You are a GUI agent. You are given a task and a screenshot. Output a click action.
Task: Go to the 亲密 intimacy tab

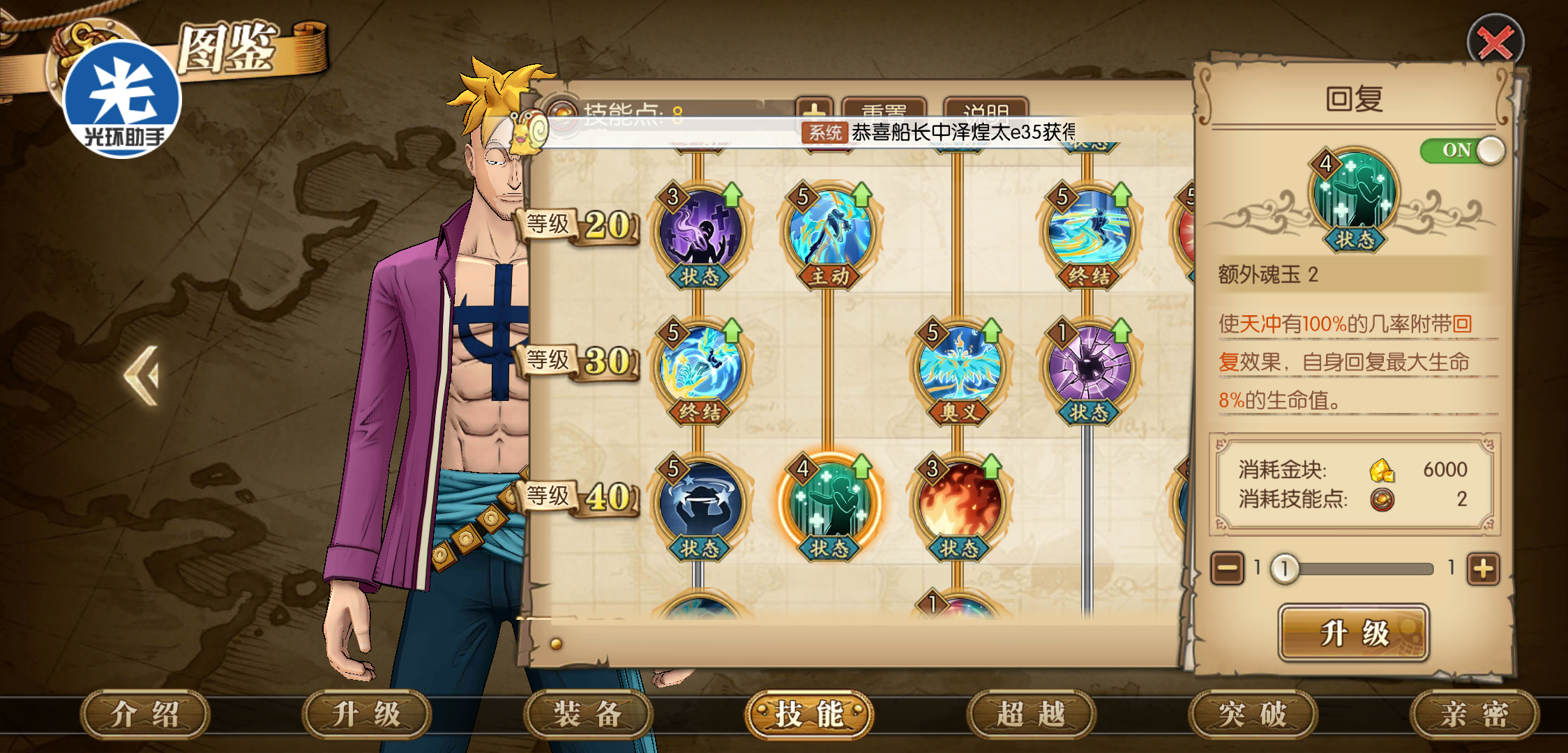click(1475, 714)
